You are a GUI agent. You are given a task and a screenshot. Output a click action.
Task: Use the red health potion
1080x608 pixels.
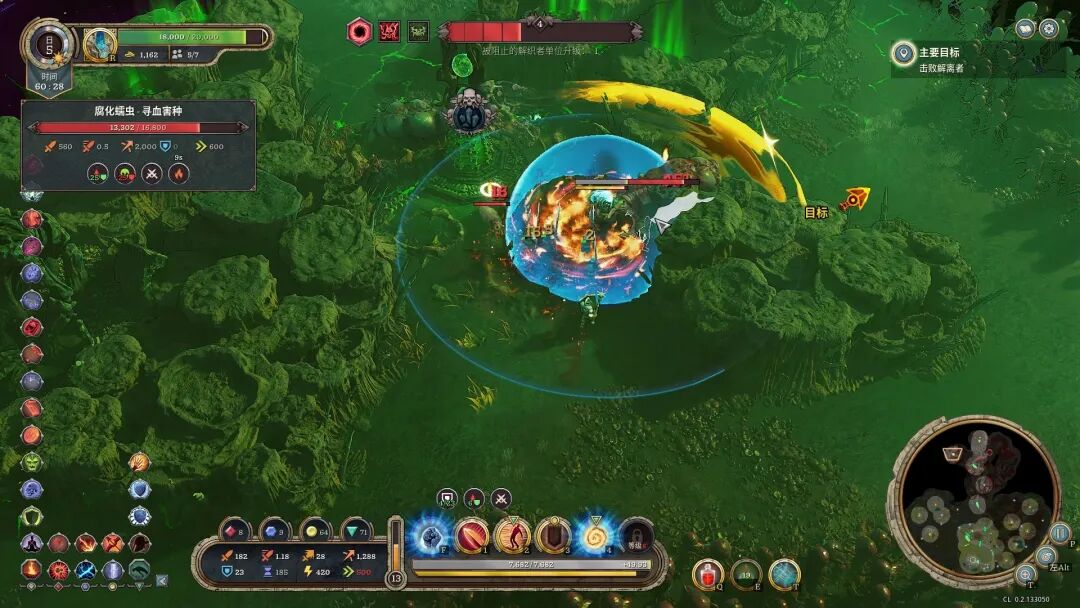707,573
